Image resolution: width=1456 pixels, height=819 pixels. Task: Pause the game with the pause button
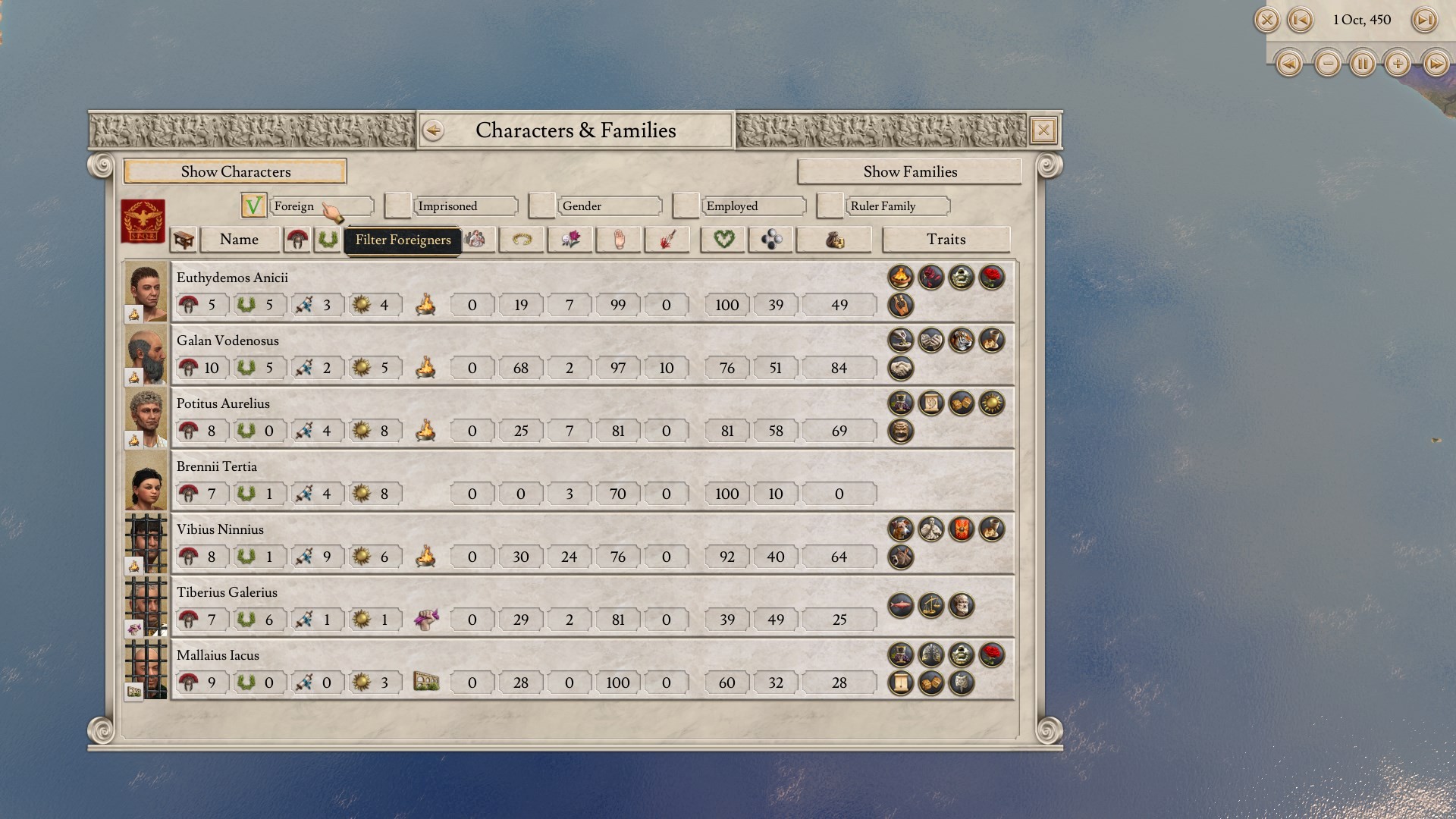click(x=1362, y=64)
